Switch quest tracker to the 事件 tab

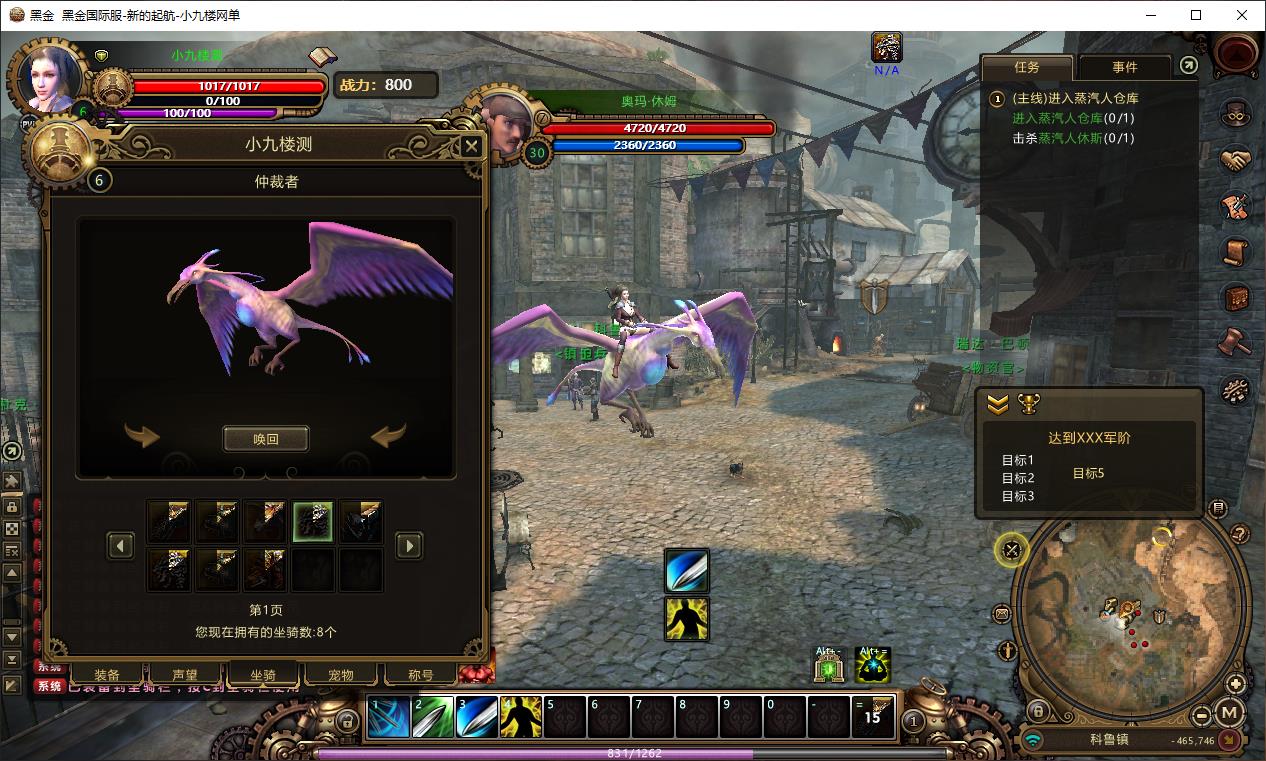(1124, 67)
